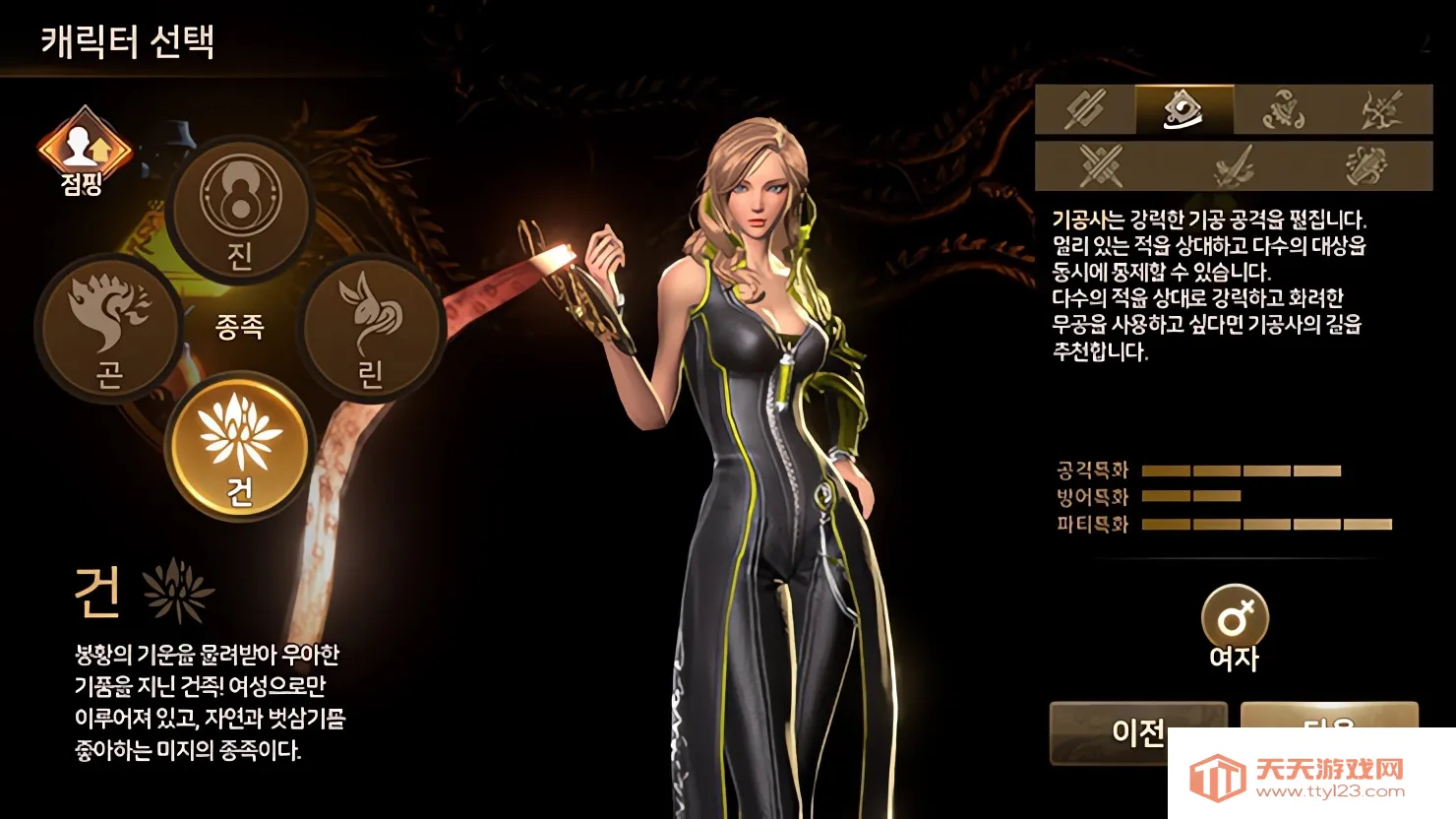Open the 점핑 jumping character icon
The width and height of the screenshot is (1456, 819).
(x=84, y=151)
